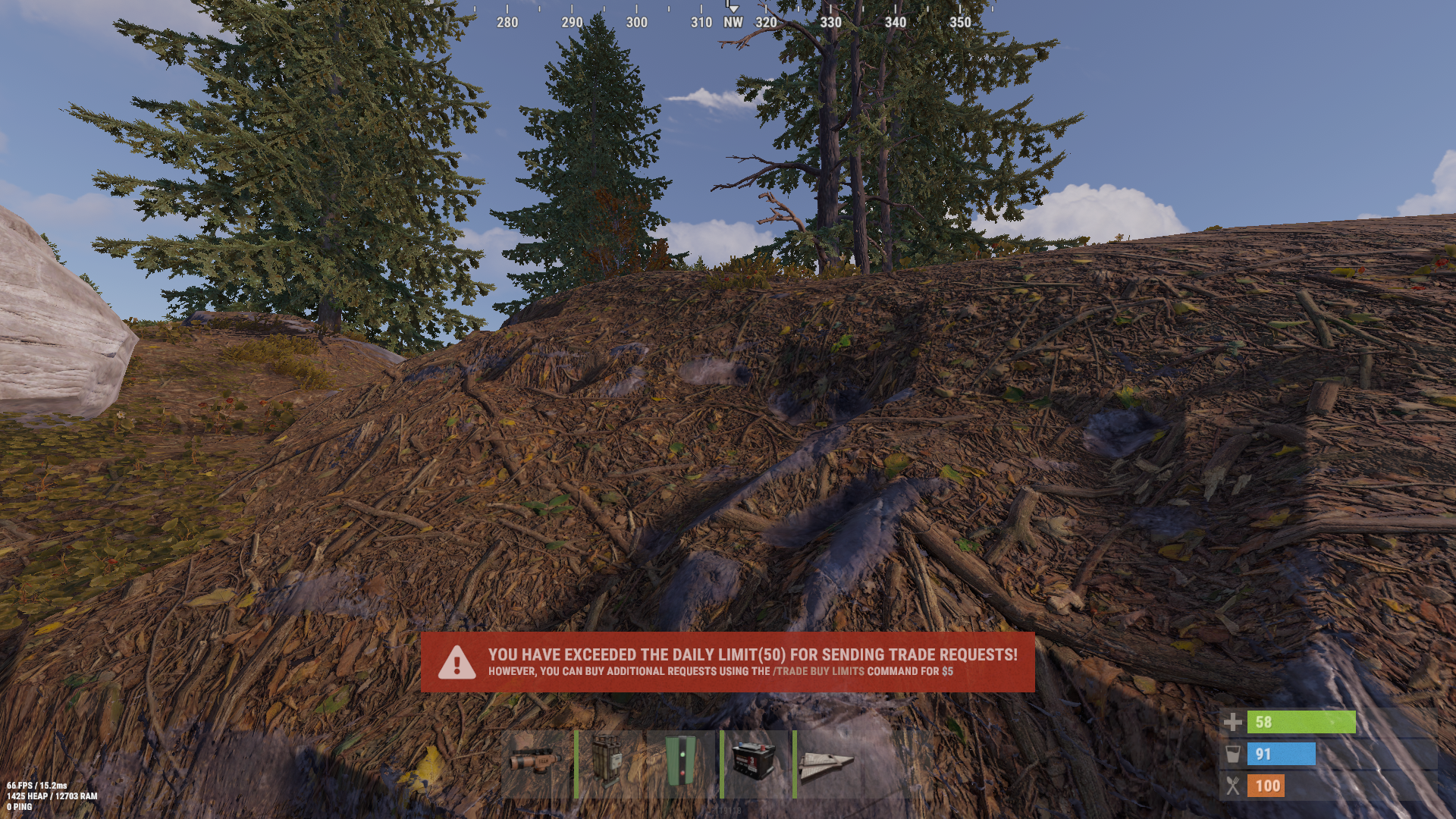
Task: Click the warning triangle on the trade alert
Action: click(456, 664)
